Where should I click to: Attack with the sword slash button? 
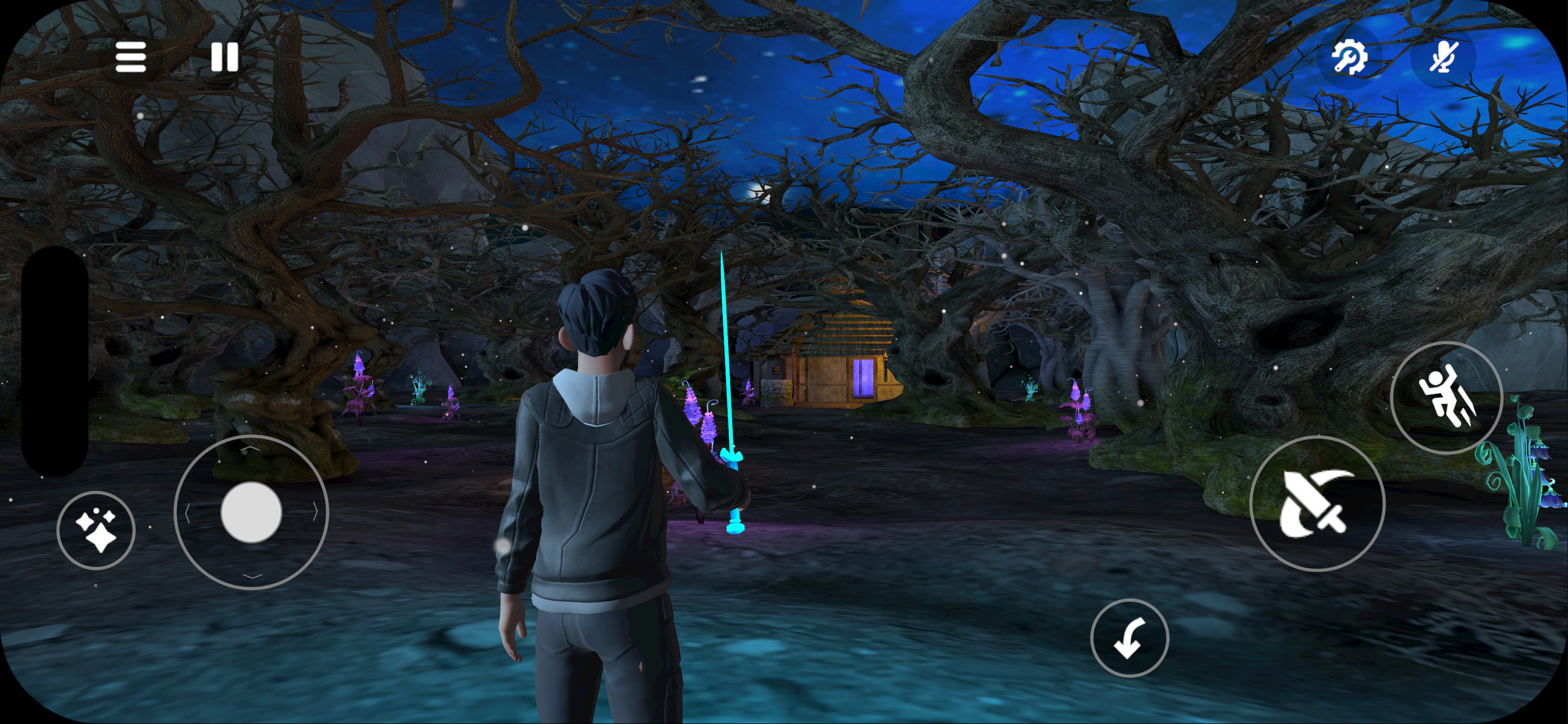pyautogui.click(x=1317, y=504)
